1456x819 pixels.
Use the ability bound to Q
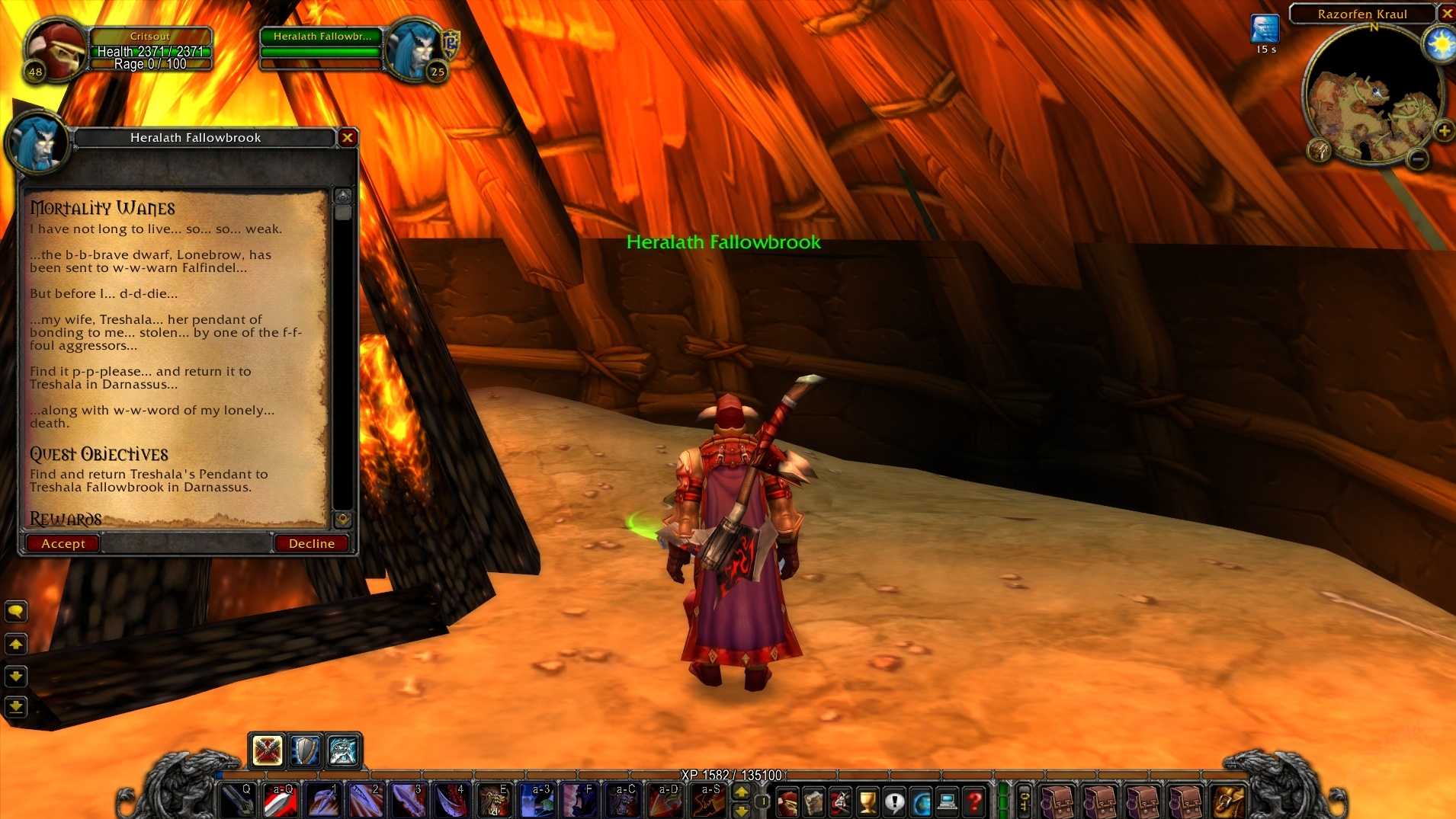click(236, 800)
